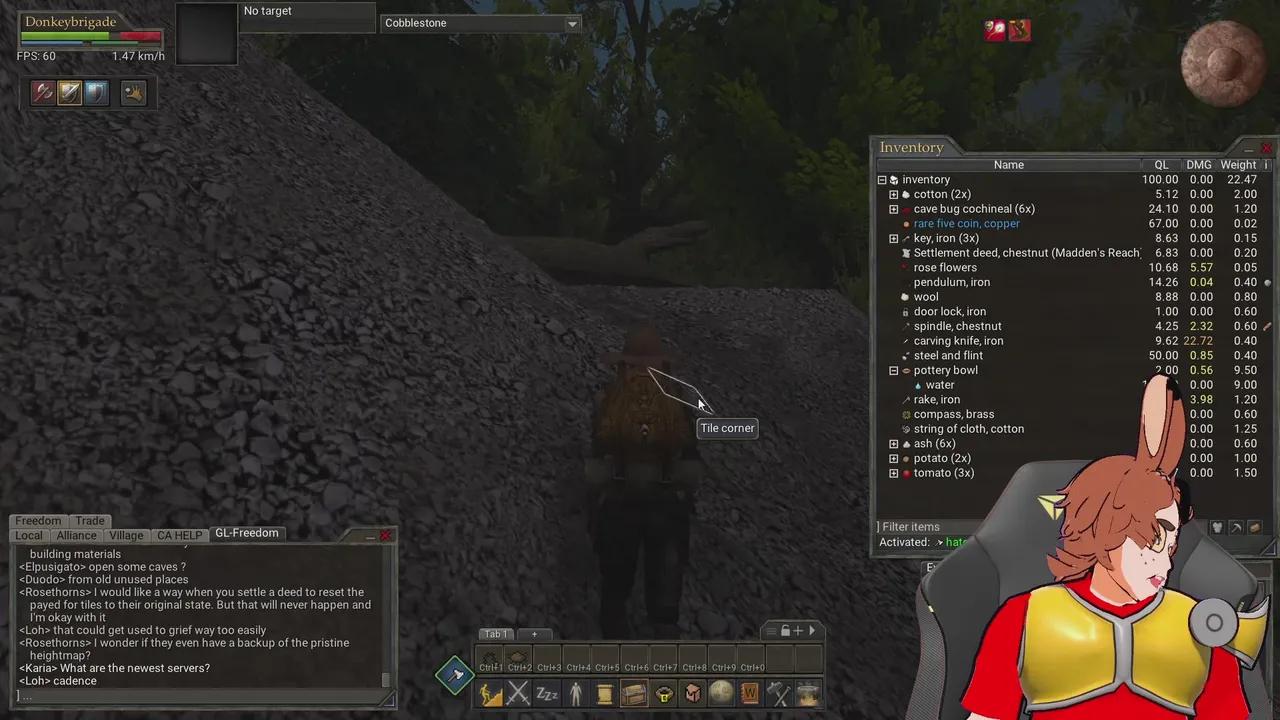Open the Wurmpedia book icon

[x=750, y=693]
